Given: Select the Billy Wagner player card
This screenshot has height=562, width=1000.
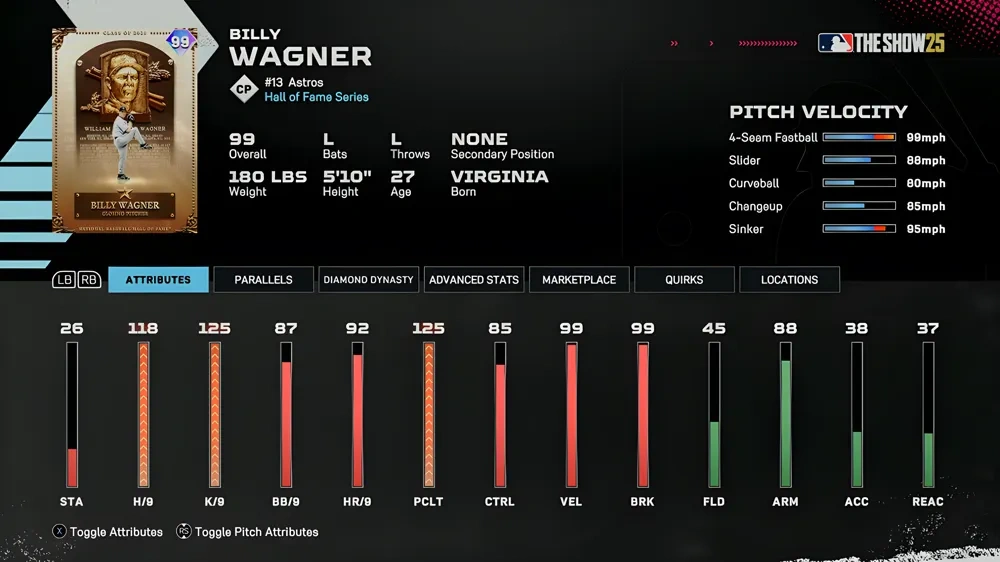Looking at the screenshot, I should (125, 132).
